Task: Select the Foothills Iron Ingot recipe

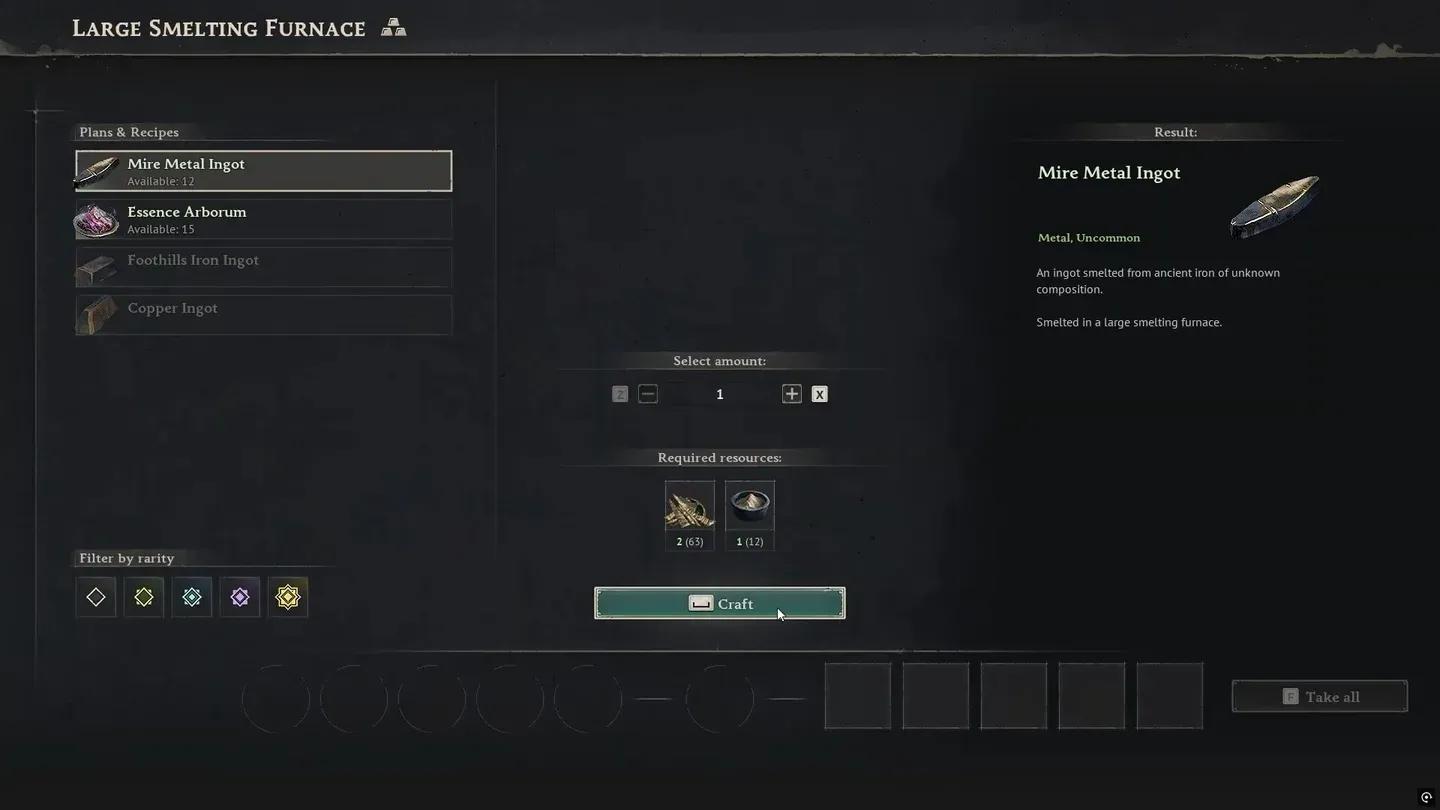Action: (263, 267)
